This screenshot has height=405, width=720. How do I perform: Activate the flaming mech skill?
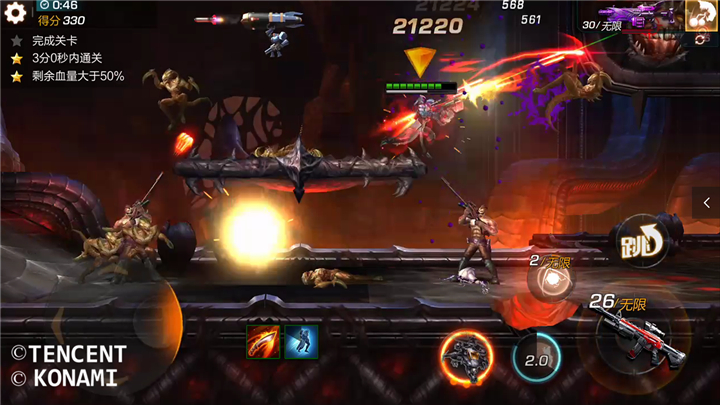point(466,355)
